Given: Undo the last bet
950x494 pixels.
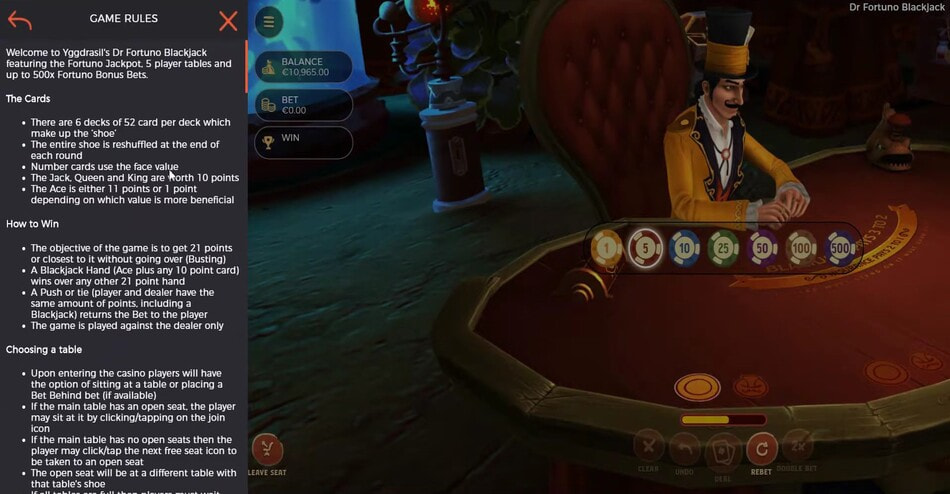Looking at the screenshot, I should tap(685, 448).
